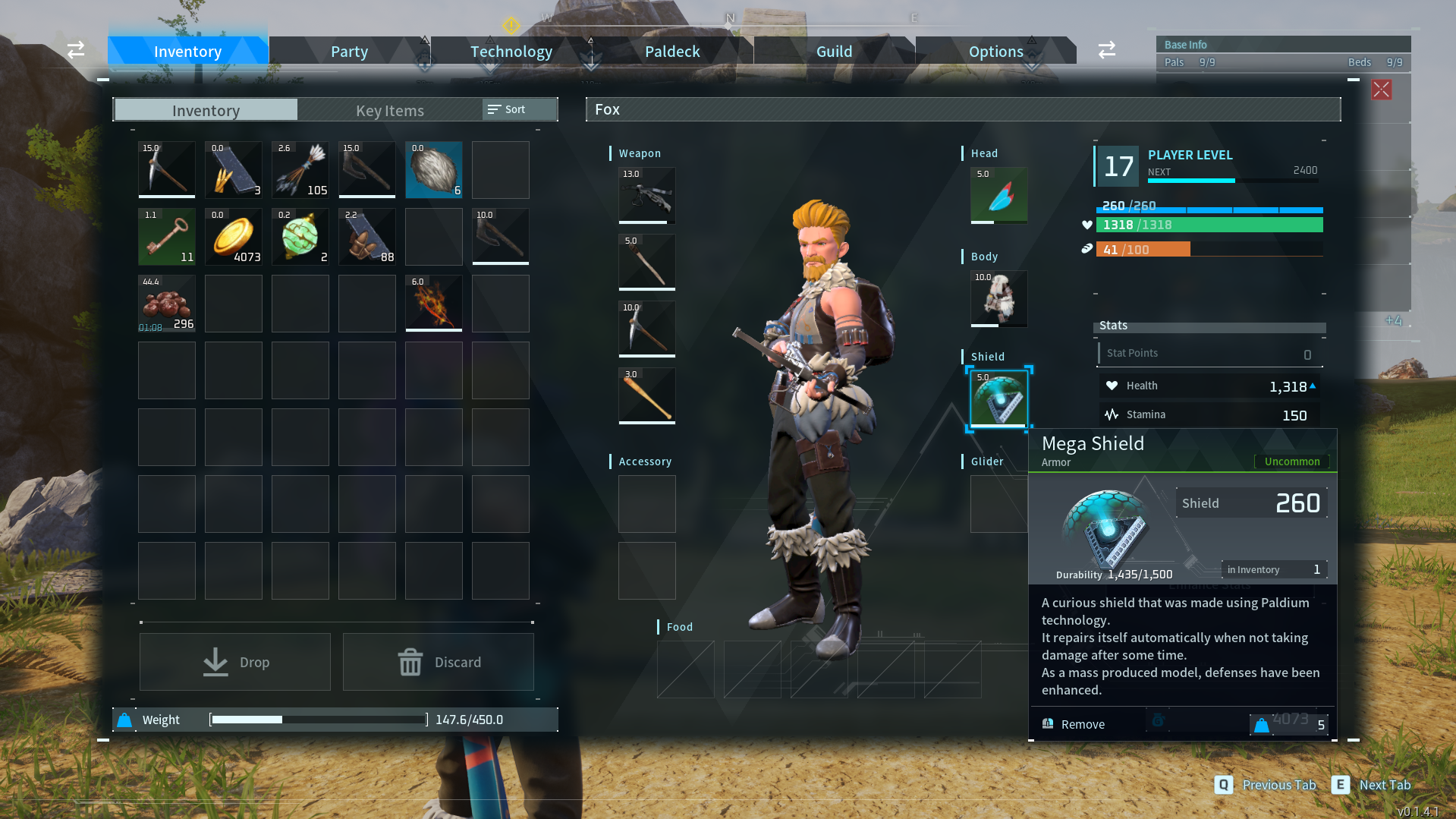Click the glider equipped in the Head slot
1456x819 pixels.
click(998, 195)
